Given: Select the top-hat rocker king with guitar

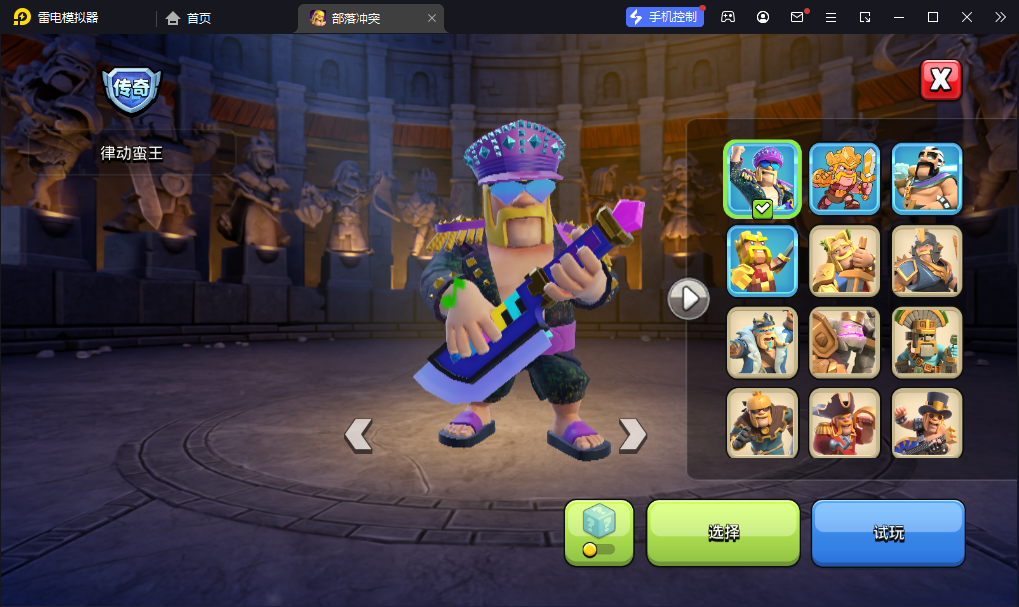Looking at the screenshot, I should pyautogui.click(x=927, y=423).
